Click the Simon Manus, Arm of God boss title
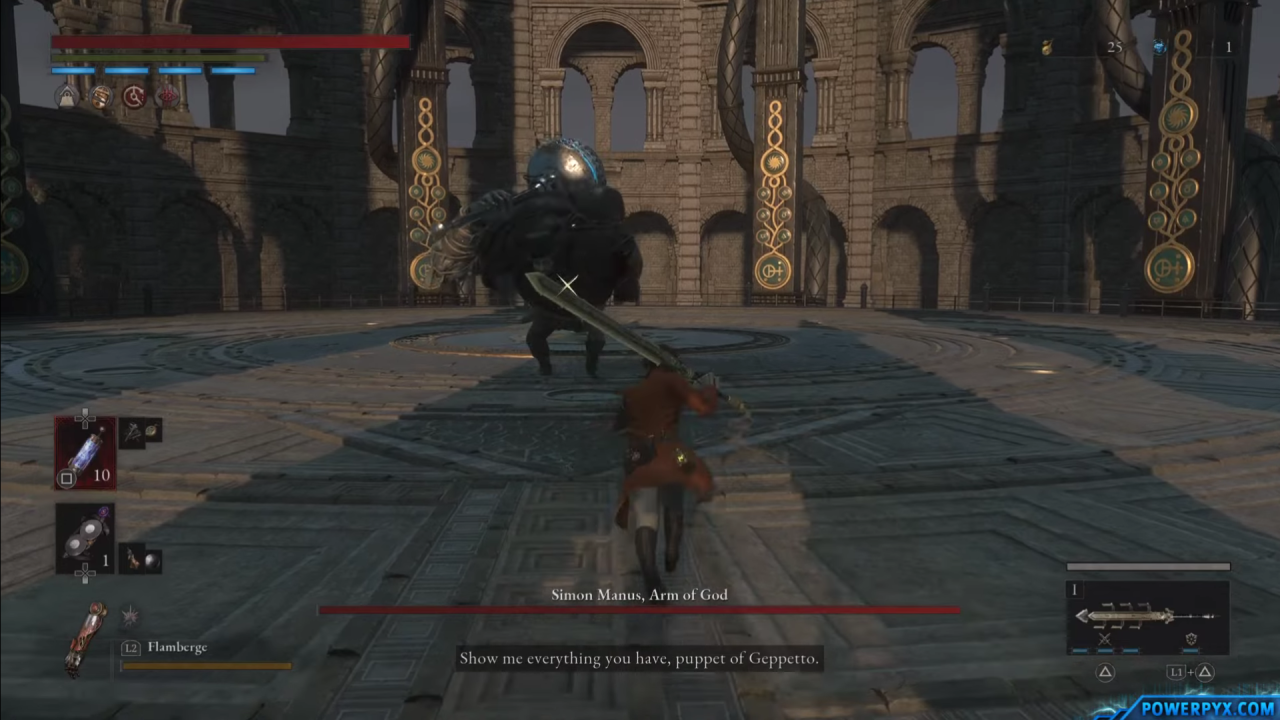 (x=639, y=594)
